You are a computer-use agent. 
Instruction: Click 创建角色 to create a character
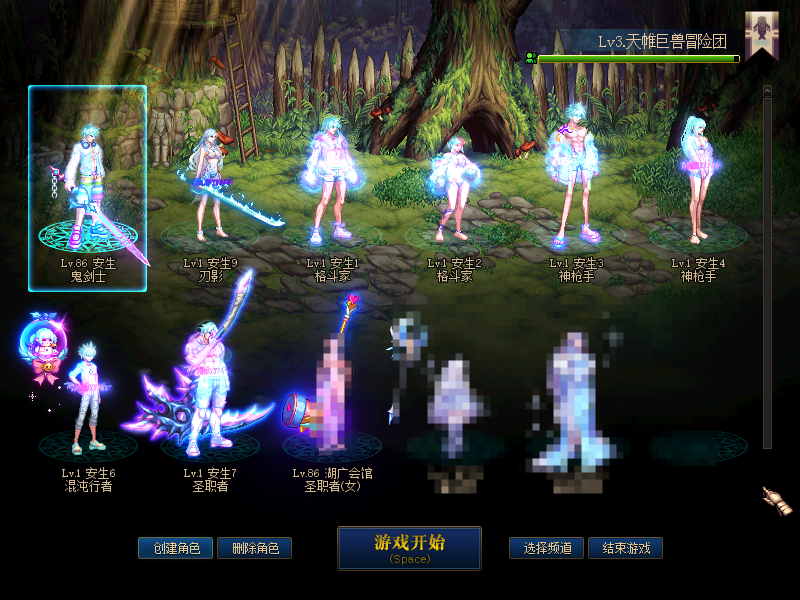(x=175, y=548)
